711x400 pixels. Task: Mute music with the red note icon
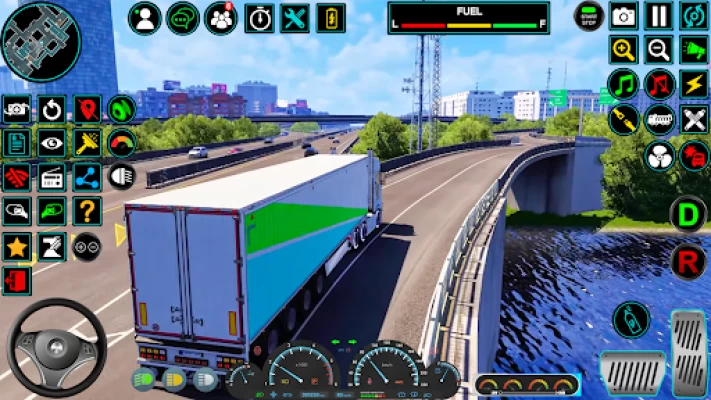click(x=658, y=83)
